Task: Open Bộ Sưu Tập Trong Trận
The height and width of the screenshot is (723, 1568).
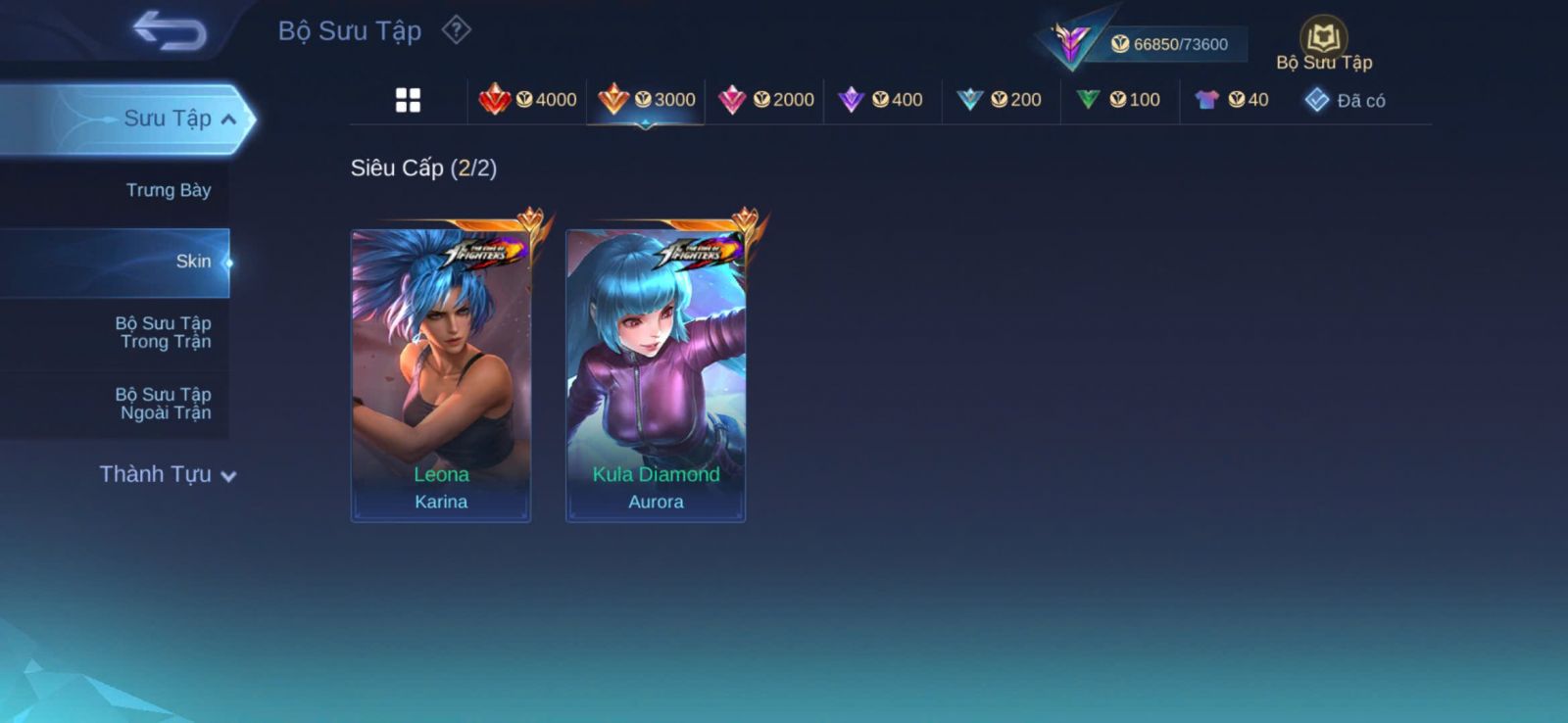Action: [164, 332]
